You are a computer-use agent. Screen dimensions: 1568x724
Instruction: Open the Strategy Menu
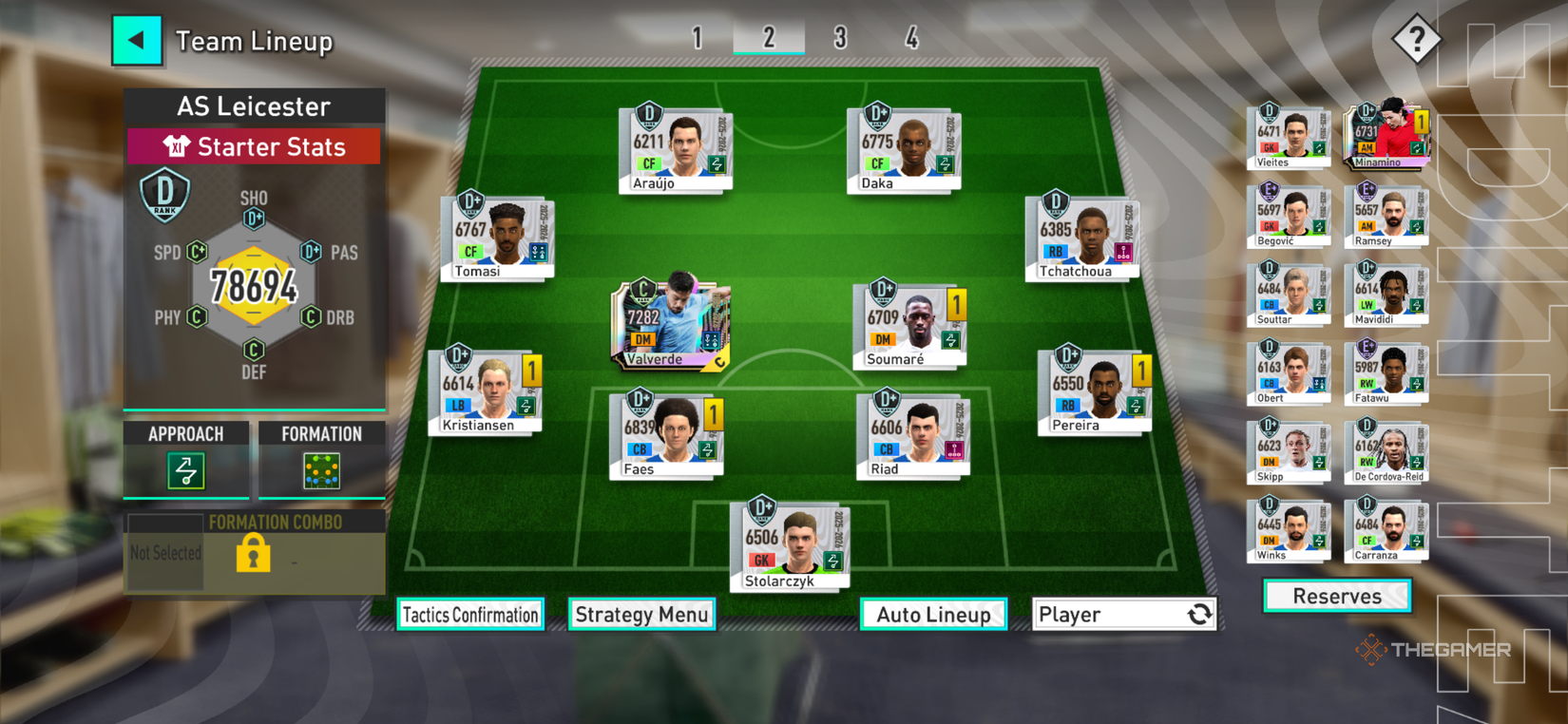tap(641, 615)
